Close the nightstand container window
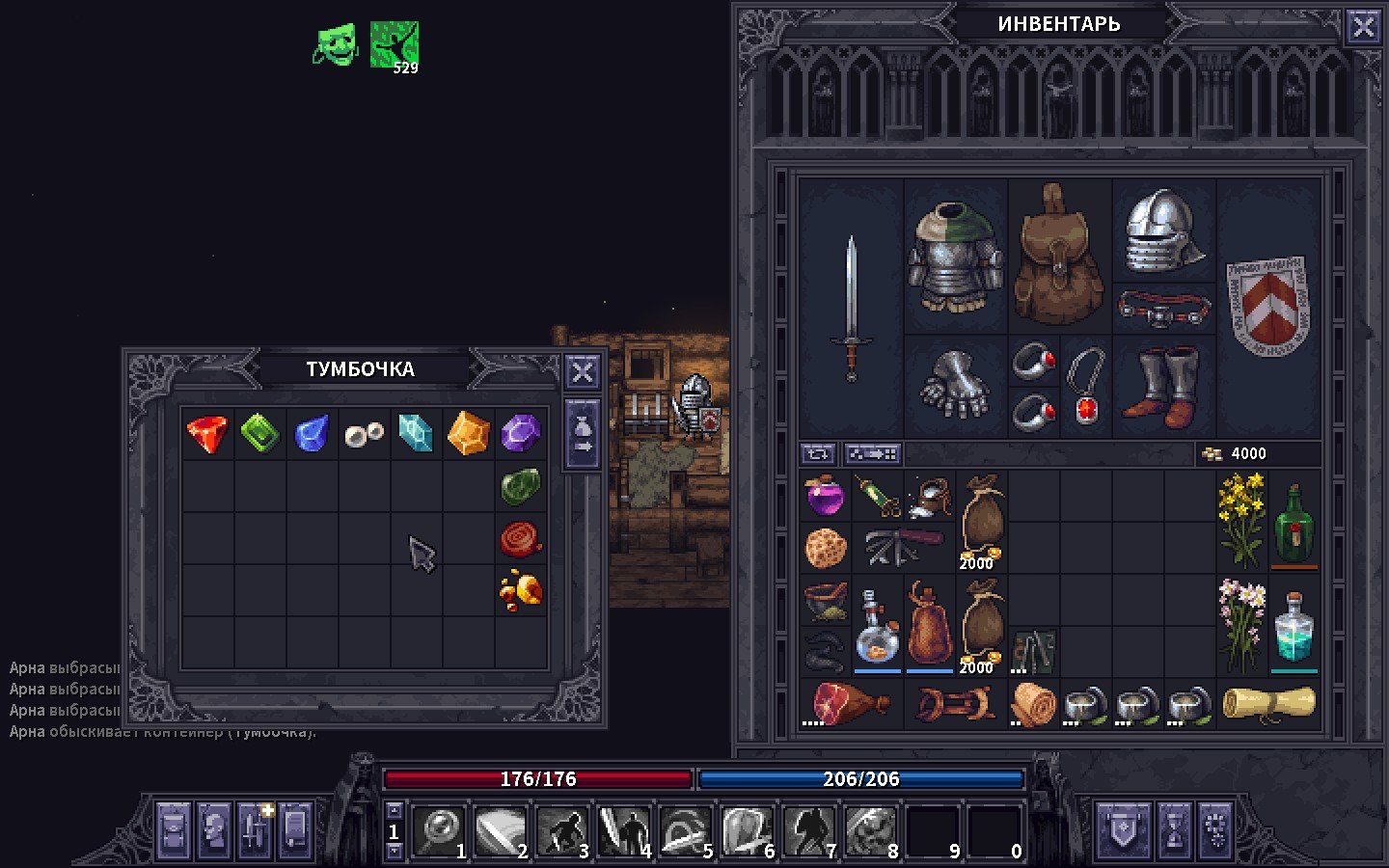 tap(583, 371)
